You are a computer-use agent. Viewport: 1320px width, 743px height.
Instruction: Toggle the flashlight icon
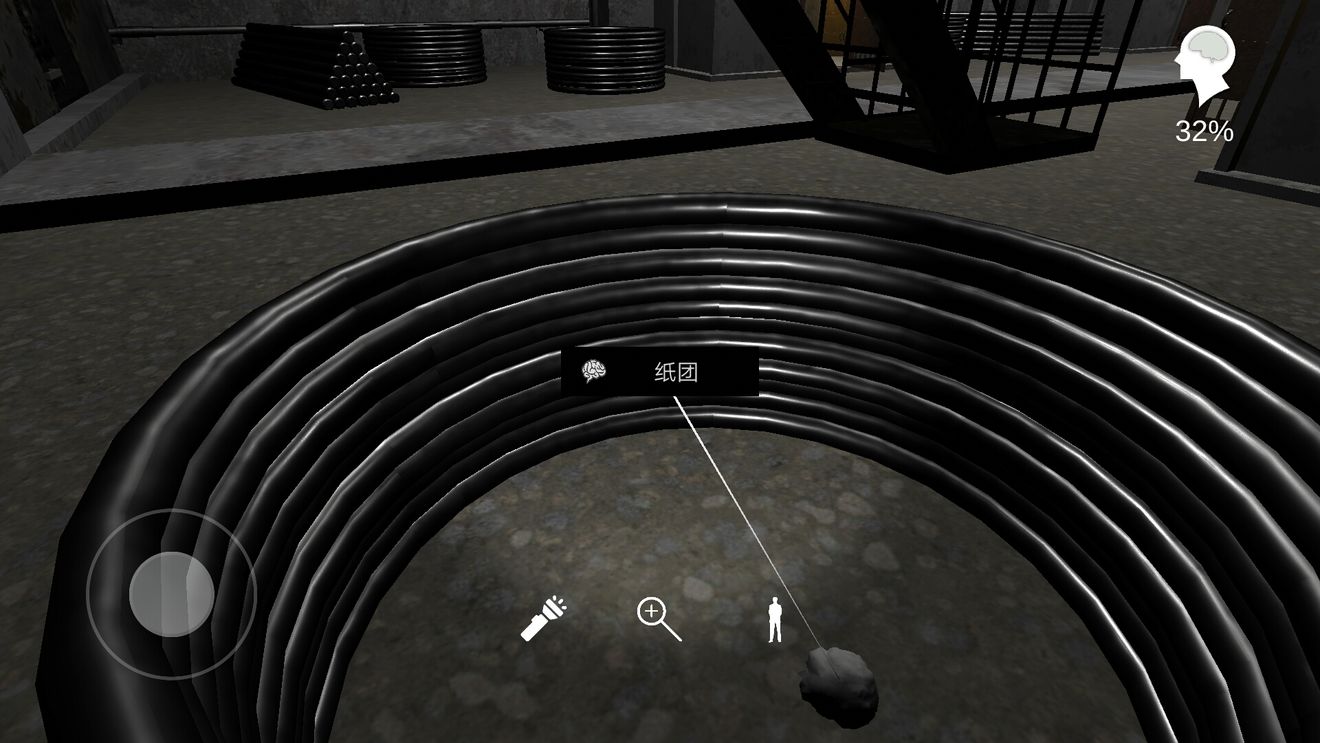tap(543, 618)
